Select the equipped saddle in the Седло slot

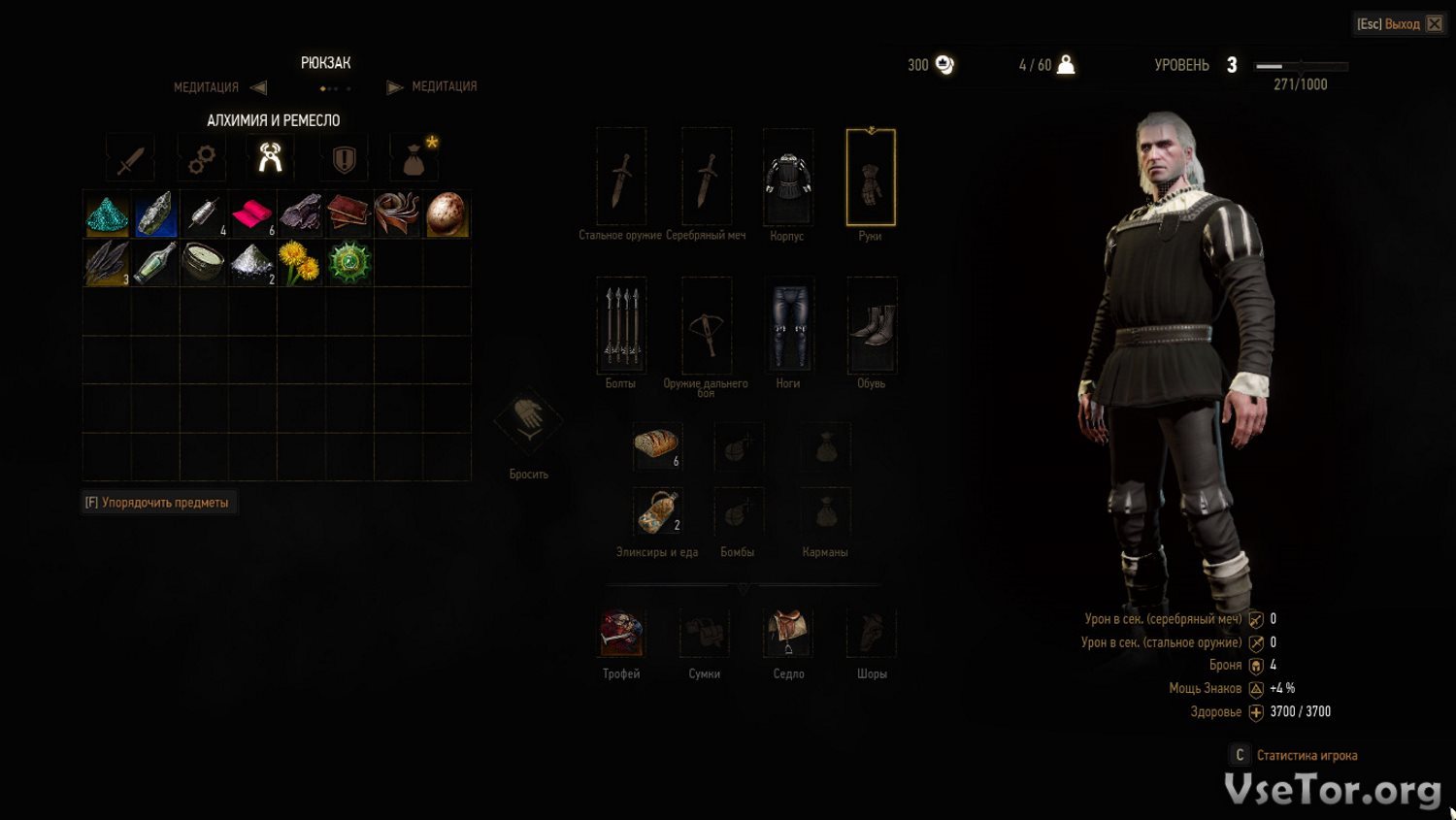[787, 633]
